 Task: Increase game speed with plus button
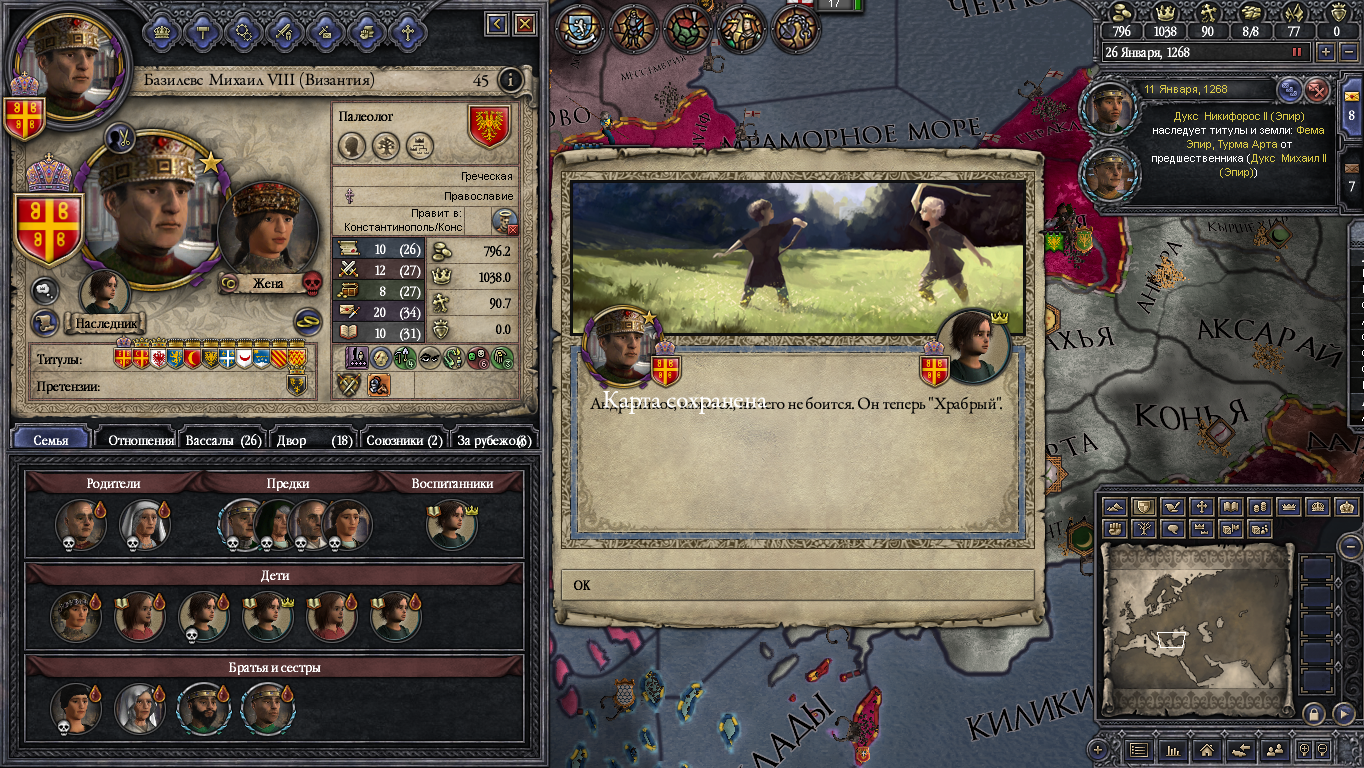coord(1326,52)
